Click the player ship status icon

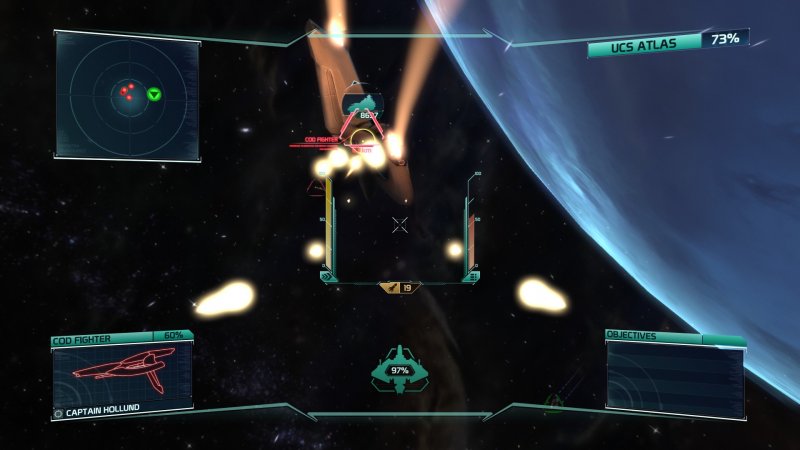[400, 370]
